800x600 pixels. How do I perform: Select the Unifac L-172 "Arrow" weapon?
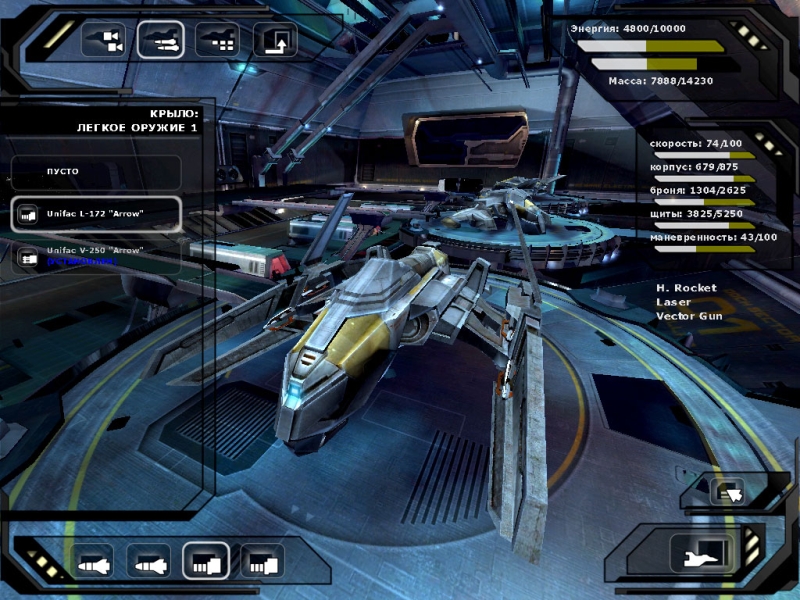coord(96,214)
